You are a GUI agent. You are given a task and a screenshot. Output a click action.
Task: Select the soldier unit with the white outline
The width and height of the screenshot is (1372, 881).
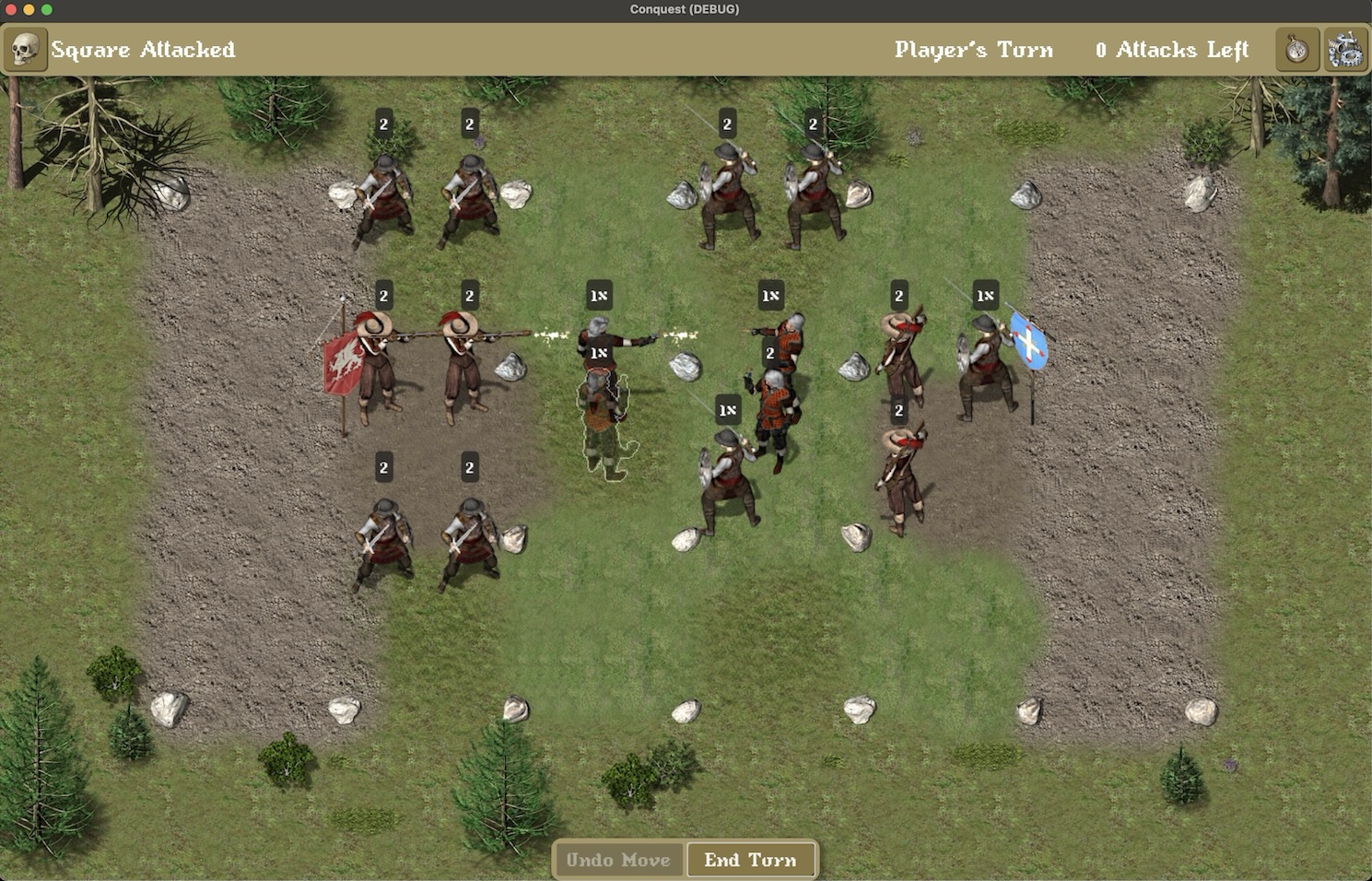click(604, 424)
